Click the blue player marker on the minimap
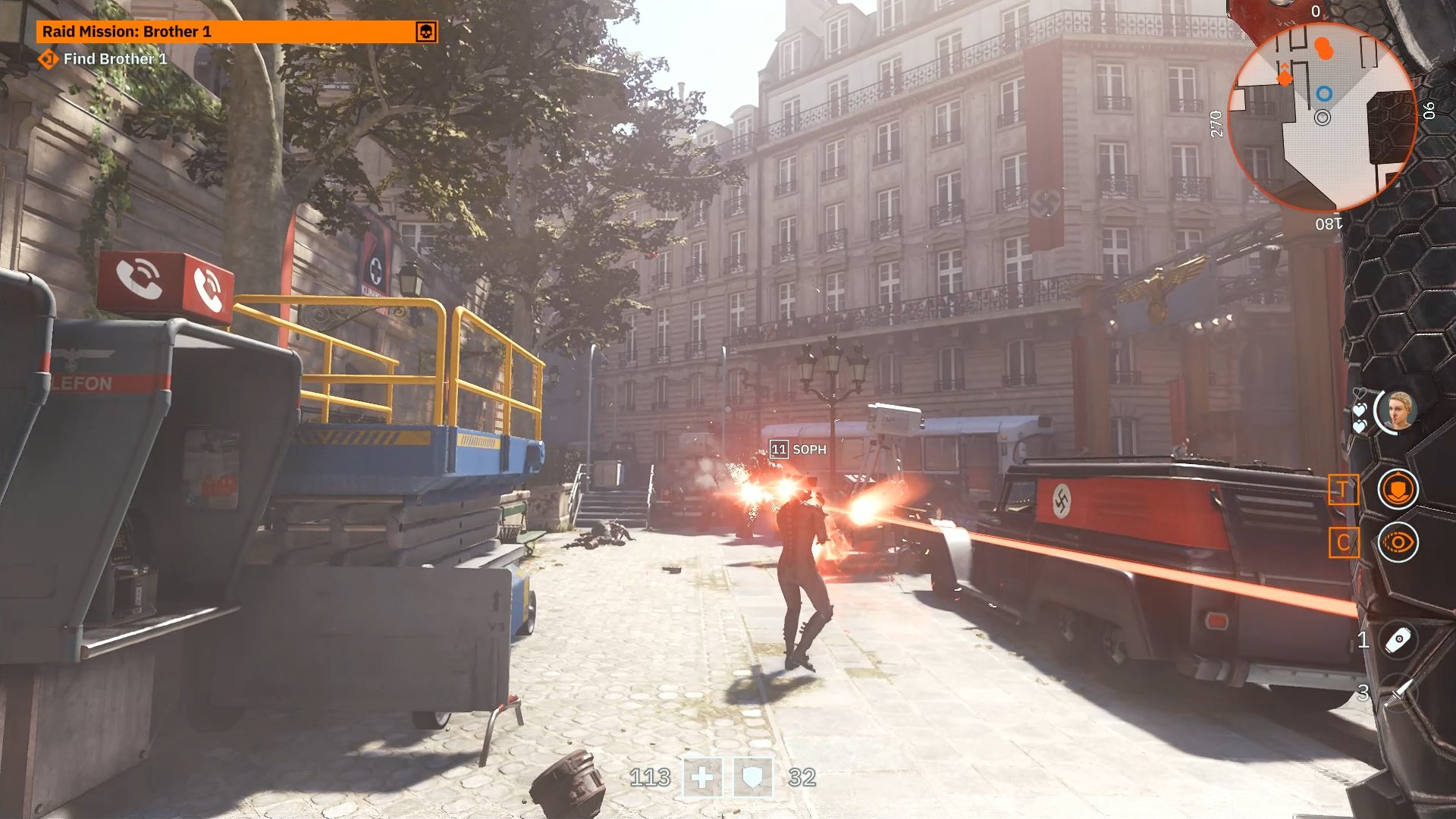The image size is (1456, 819). [1324, 93]
